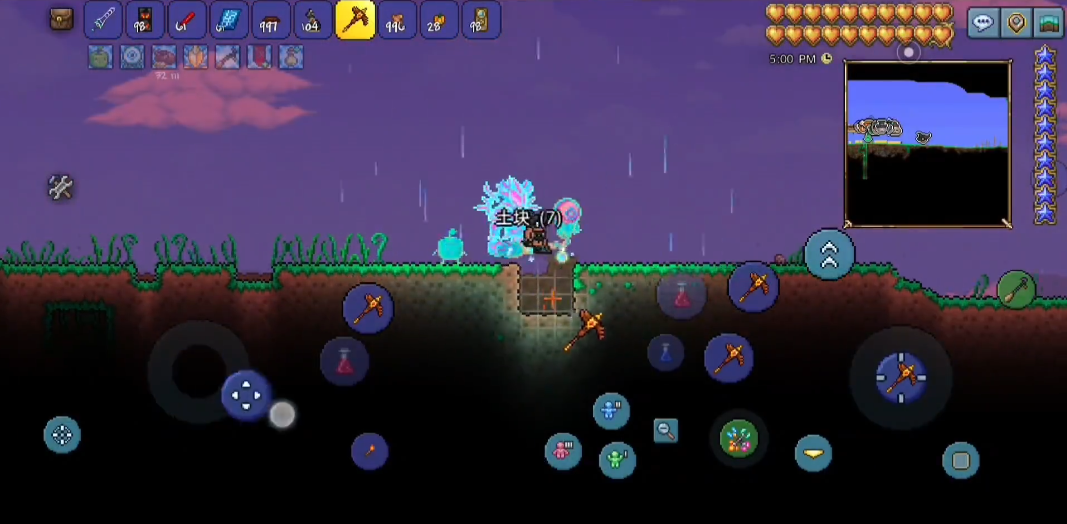Select the highlighted golden pickaxe slot
Image resolution: width=1067 pixels, height=524 pixels.
pos(355,20)
